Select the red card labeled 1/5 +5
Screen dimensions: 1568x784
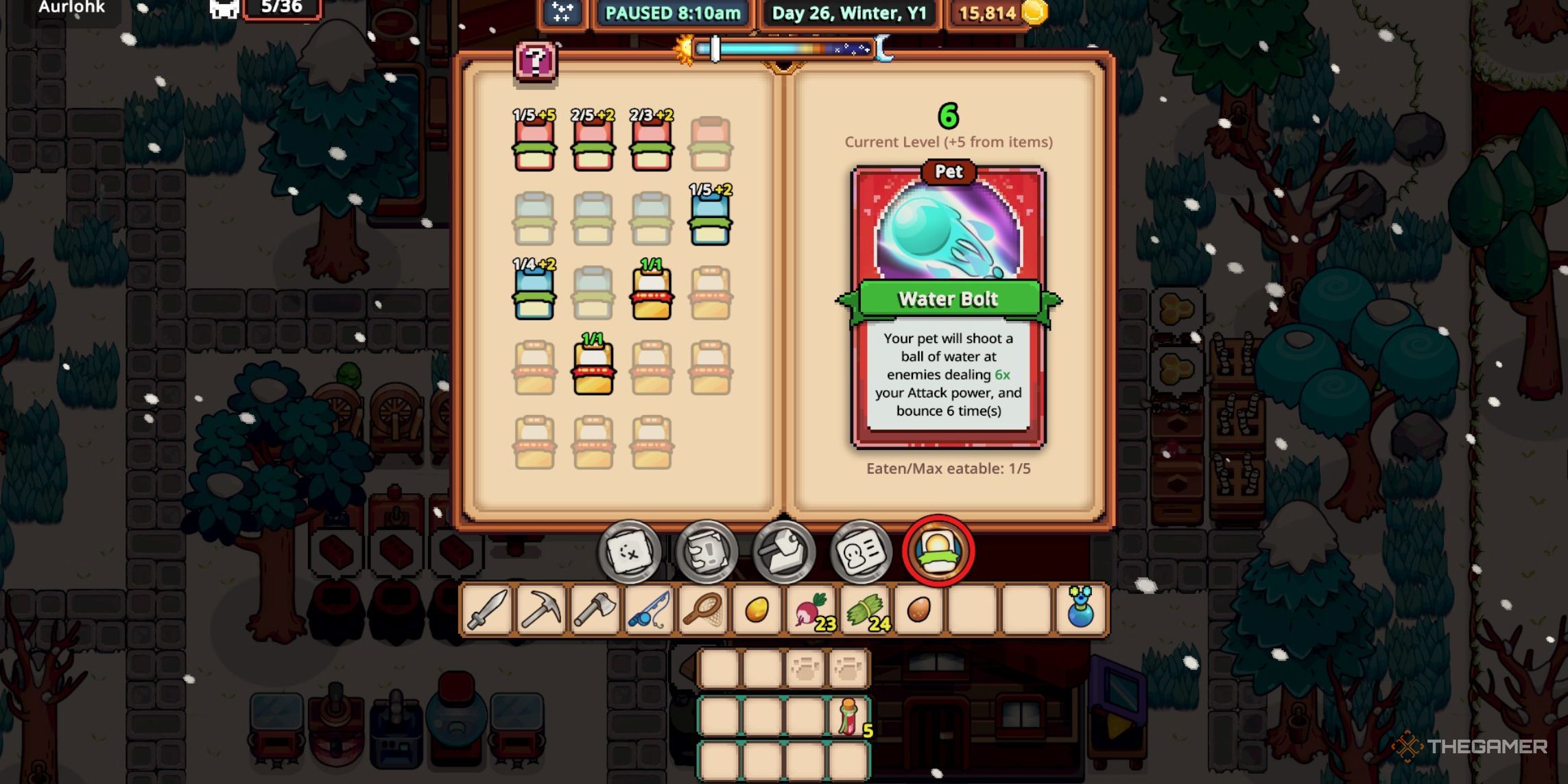pyautogui.click(x=534, y=145)
